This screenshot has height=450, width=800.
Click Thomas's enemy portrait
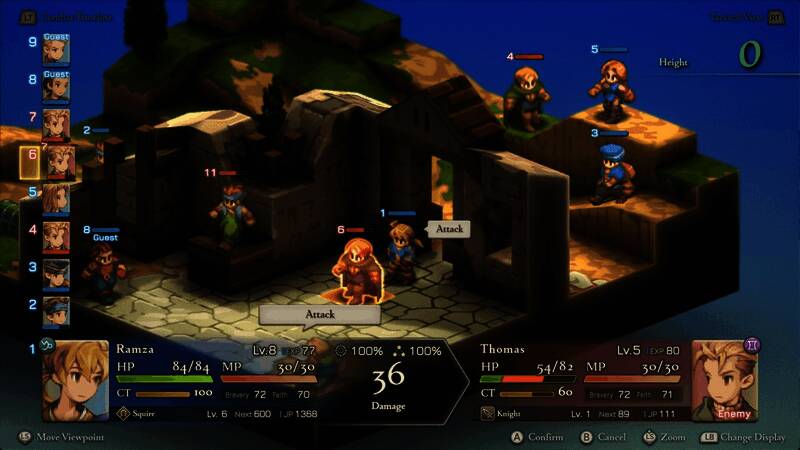pyautogui.click(x=726, y=381)
